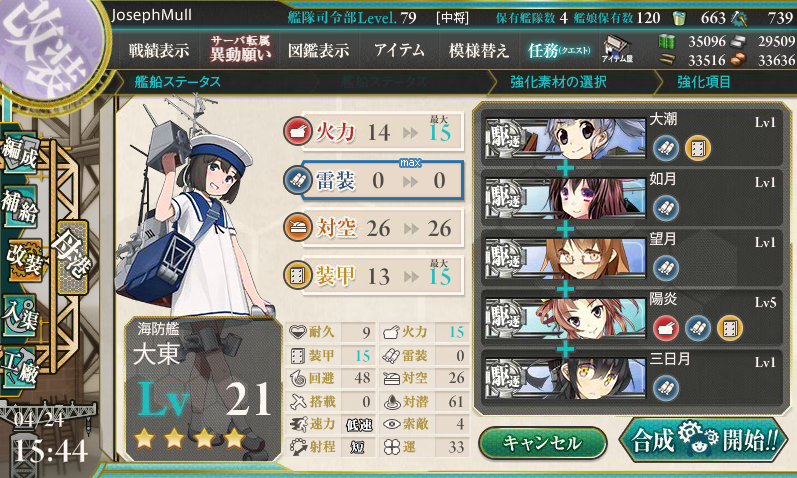Cancel modernization with キャンセル button
This screenshot has width=797, height=478.
coord(542,441)
